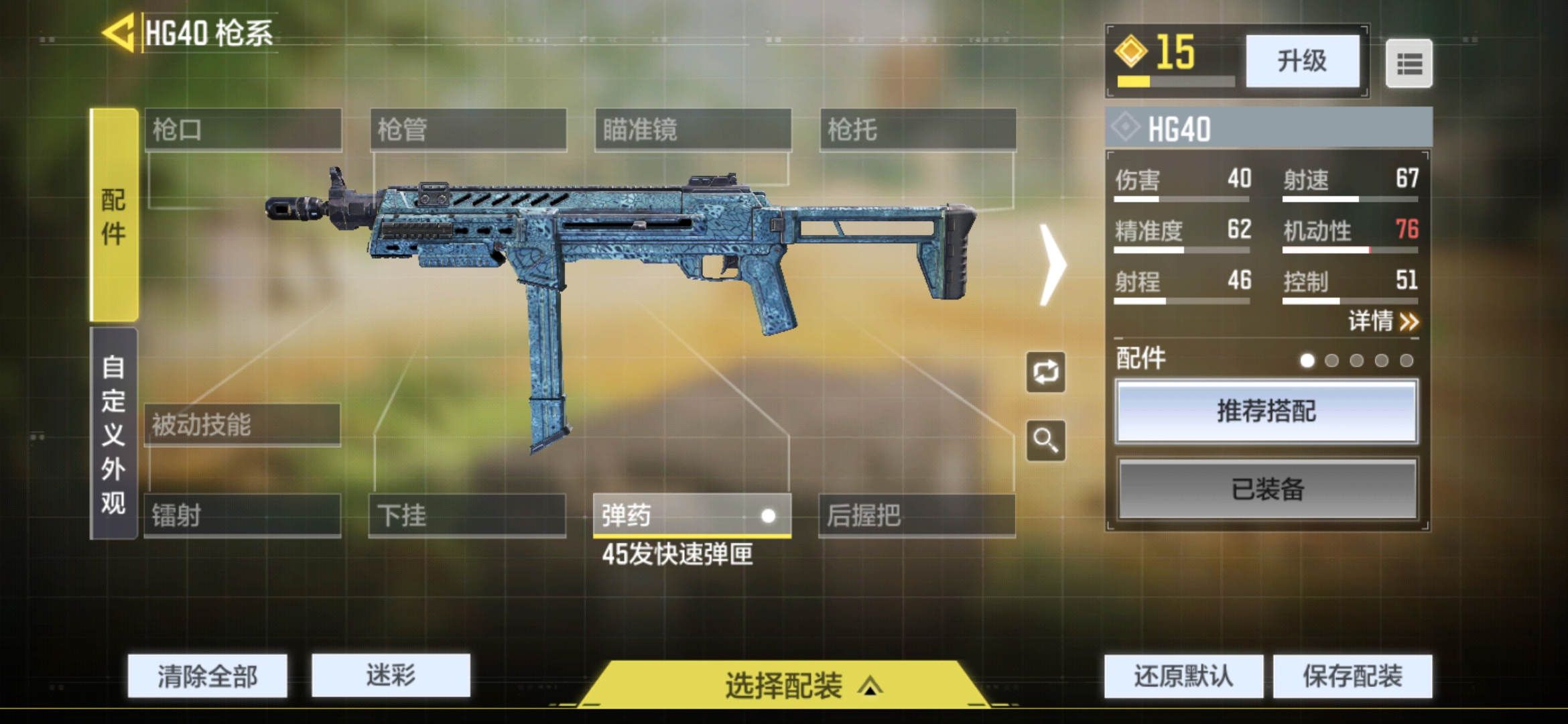Open the 弹药 ammunition slot
This screenshot has width=1568, height=724.
pyautogui.click(x=692, y=516)
